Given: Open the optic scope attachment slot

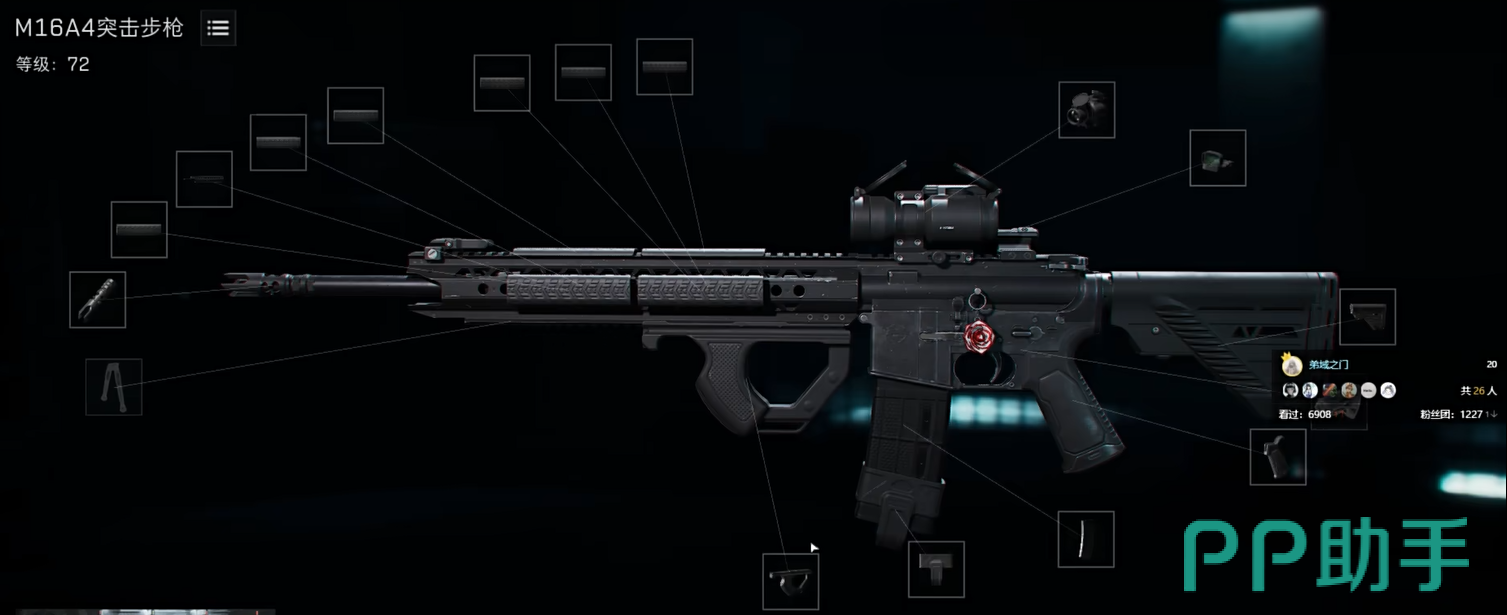Looking at the screenshot, I should [x=1086, y=110].
